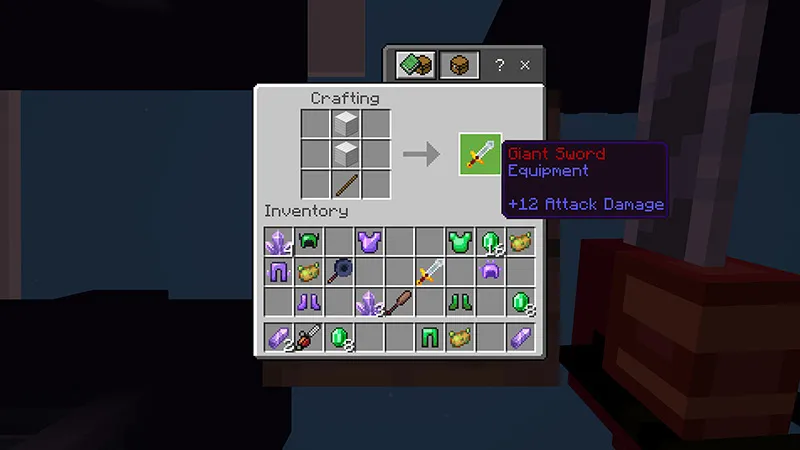Pick up the stick in the crafting grid

[346, 184]
